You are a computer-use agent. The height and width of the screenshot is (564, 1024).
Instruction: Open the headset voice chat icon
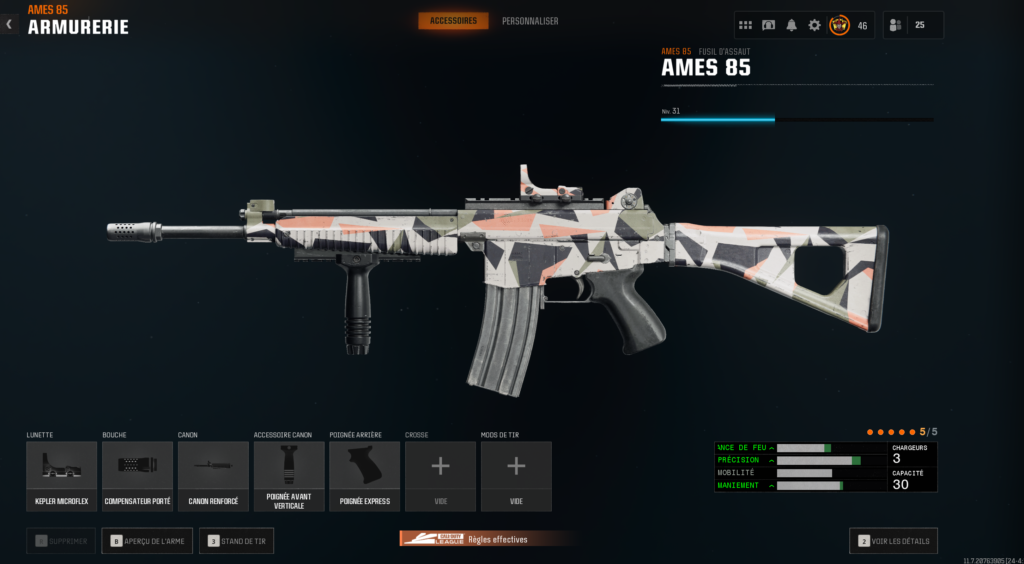click(768, 25)
